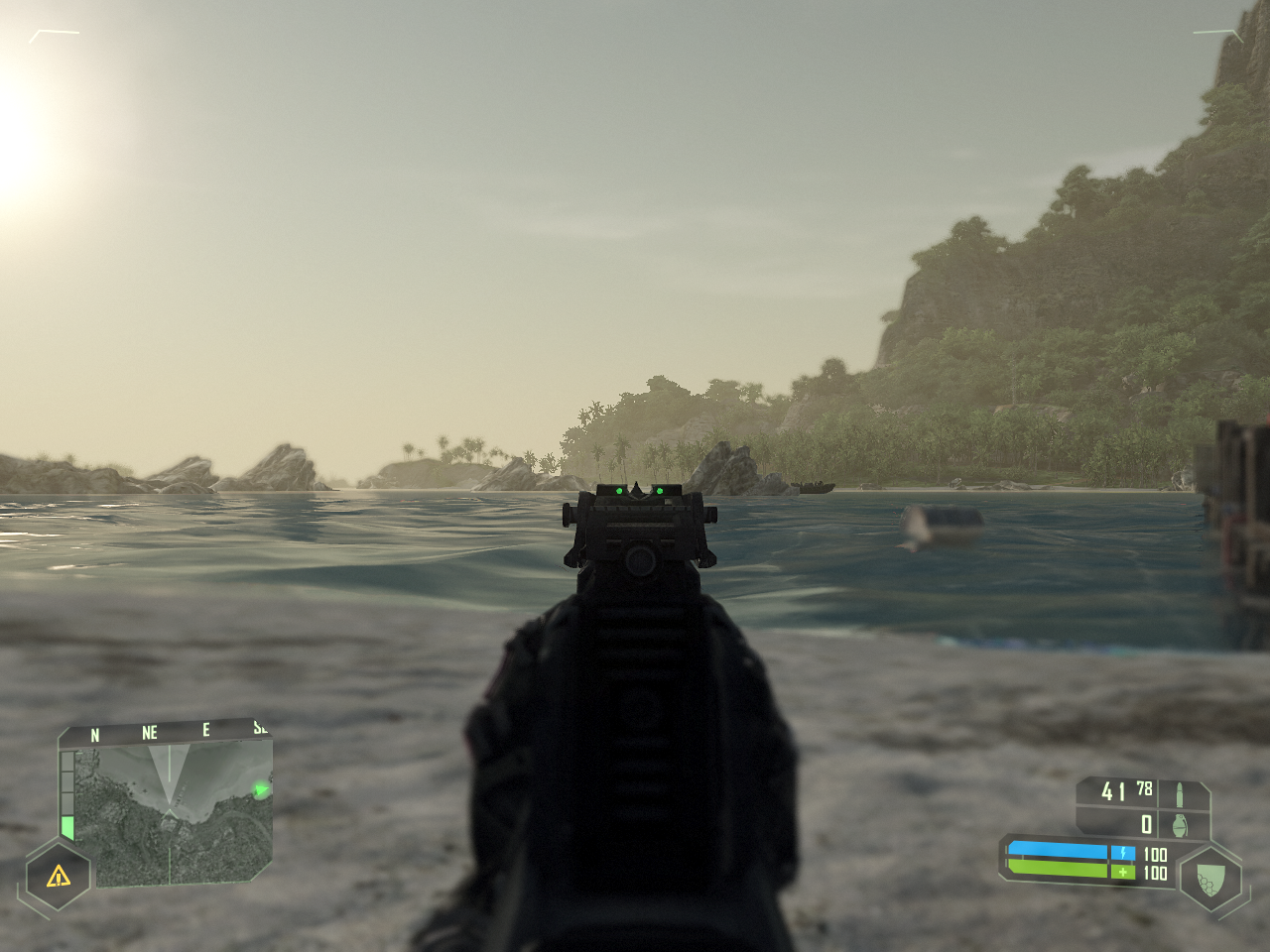This screenshot has height=952, width=1270.
Task: Select the armor shield suit mode icon
Action: coord(1209,878)
